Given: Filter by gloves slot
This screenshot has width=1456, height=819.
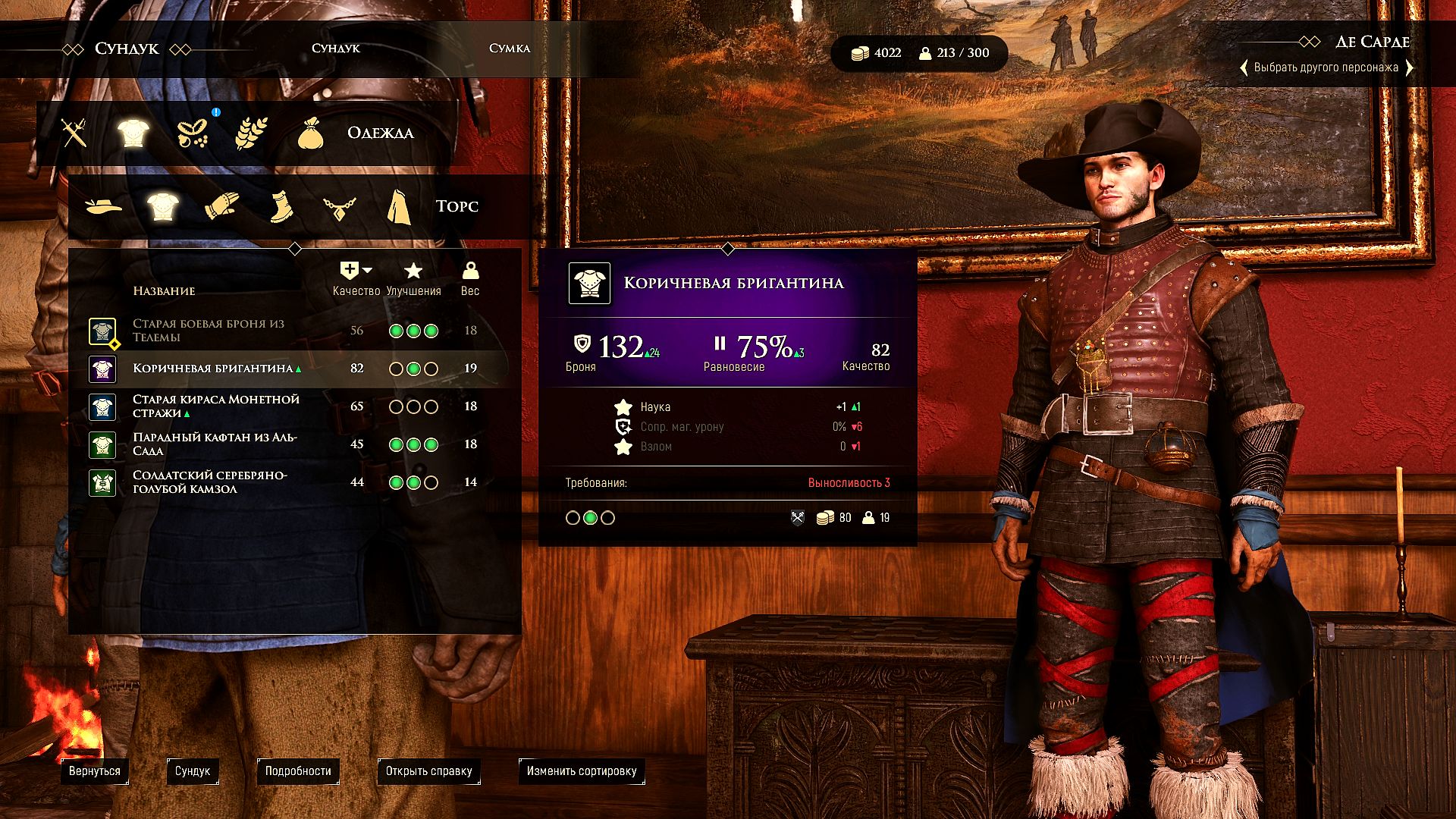Looking at the screenshot, I should 222,206.
